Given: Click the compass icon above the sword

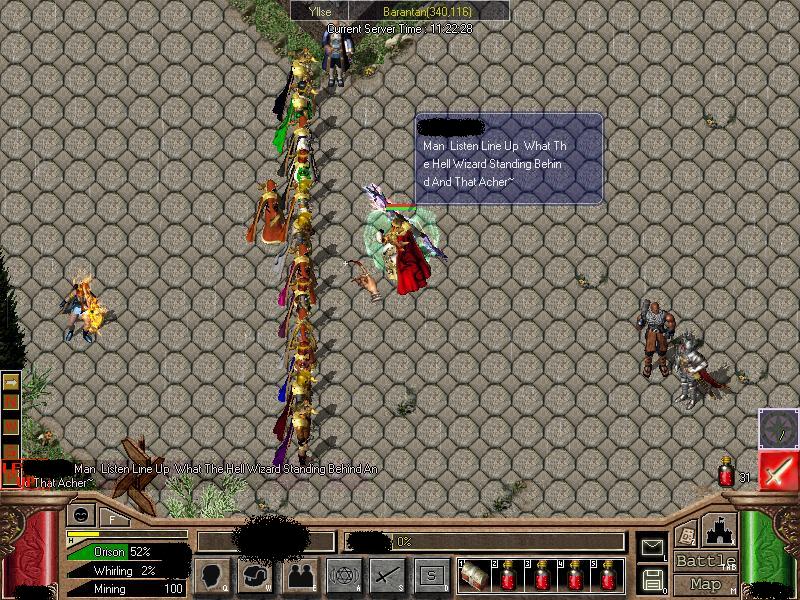Looking at the screenshot, I should [778, 428].
